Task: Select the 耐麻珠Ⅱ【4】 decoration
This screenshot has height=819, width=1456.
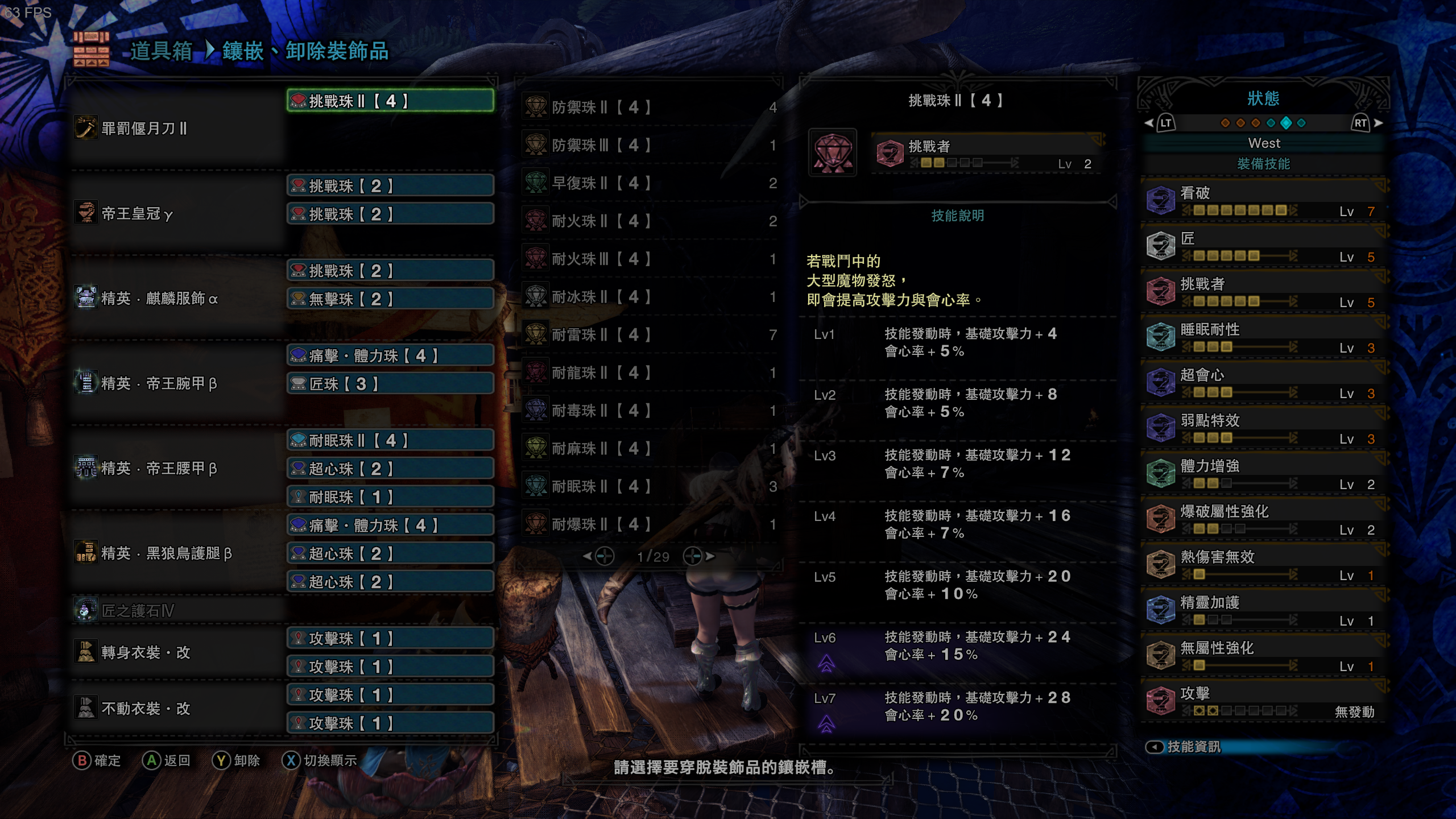Action: point(648,449)
